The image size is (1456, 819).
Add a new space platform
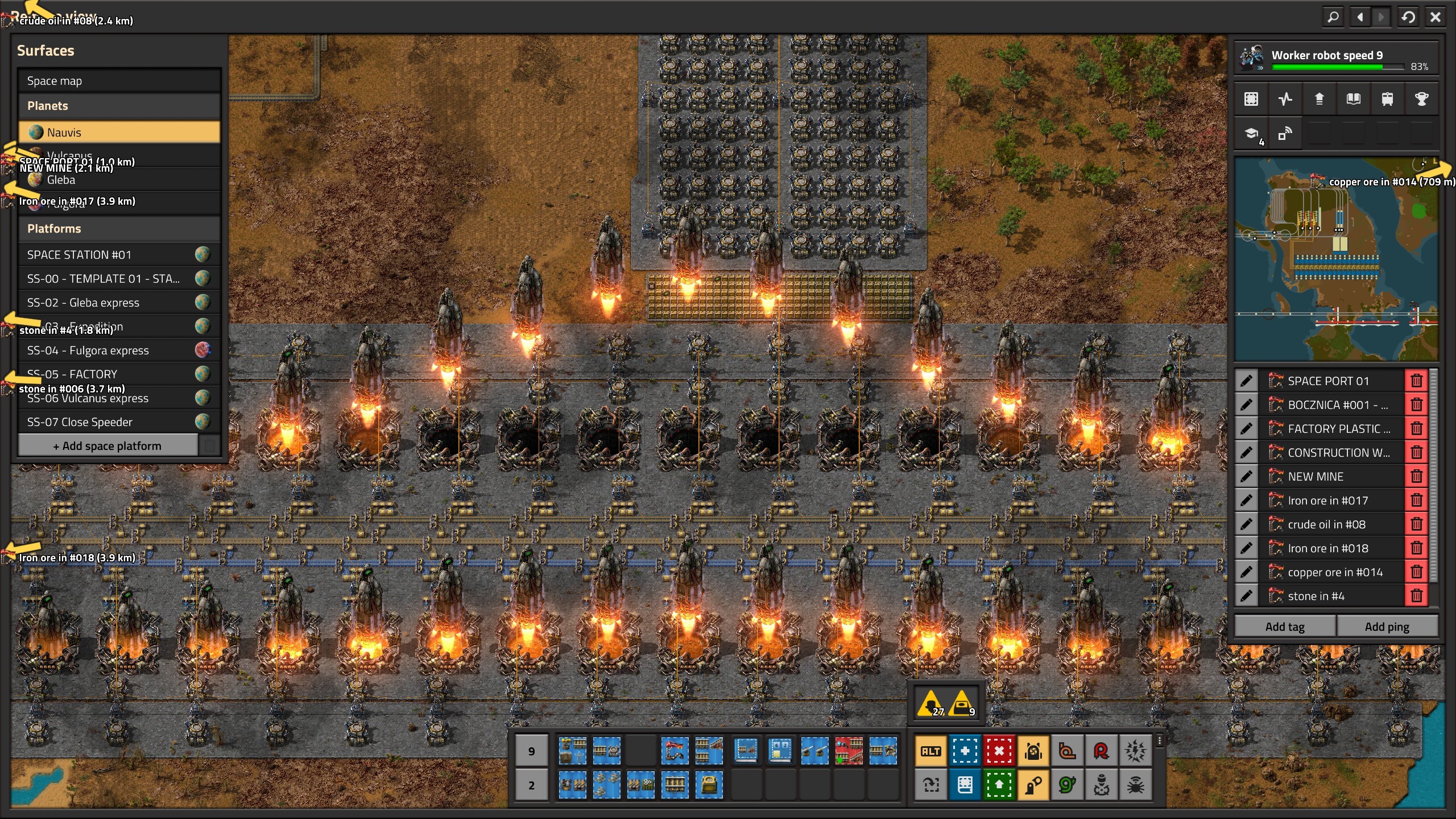[107, 446]
